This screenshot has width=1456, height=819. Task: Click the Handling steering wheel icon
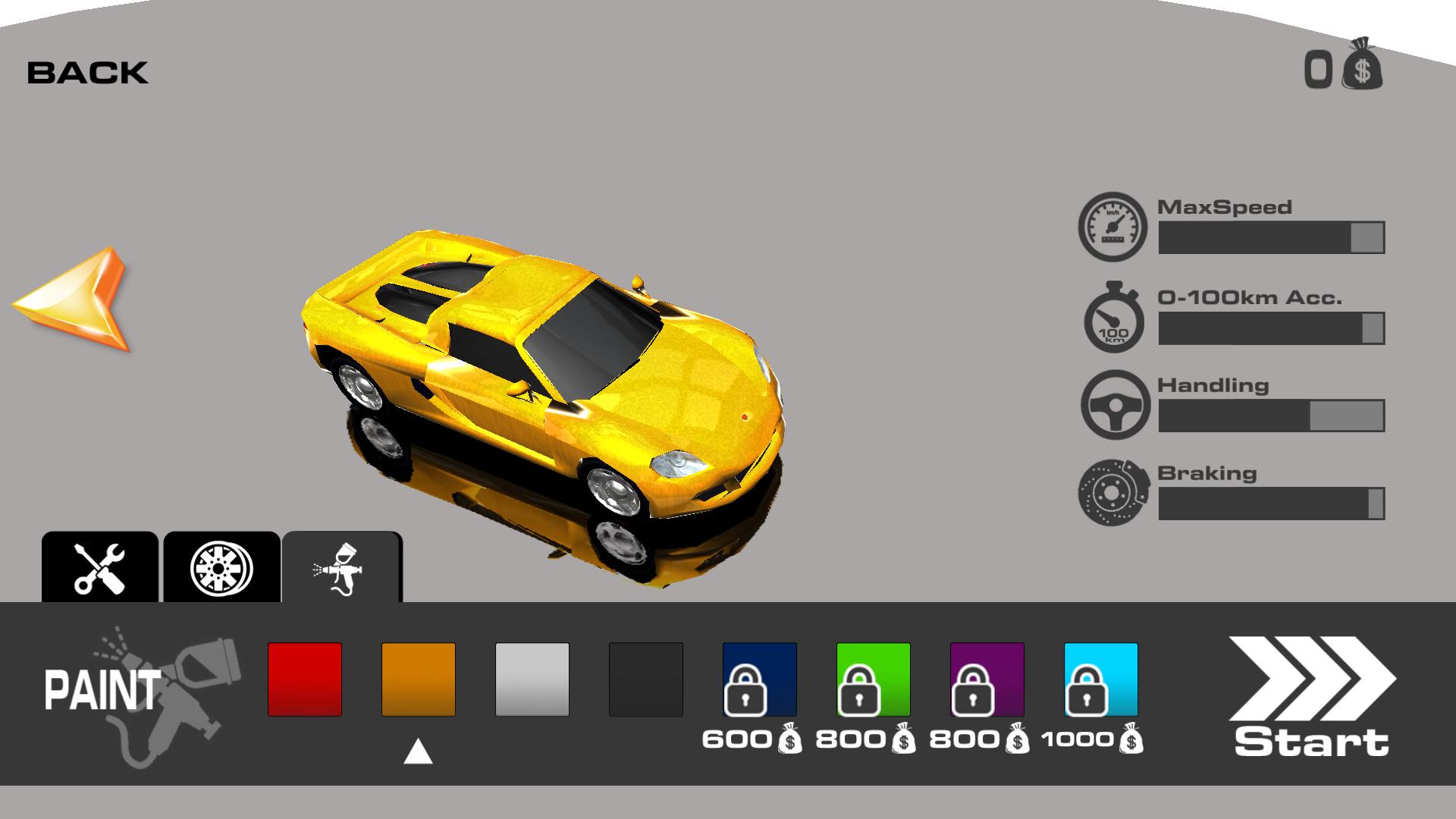(1112, 404)
